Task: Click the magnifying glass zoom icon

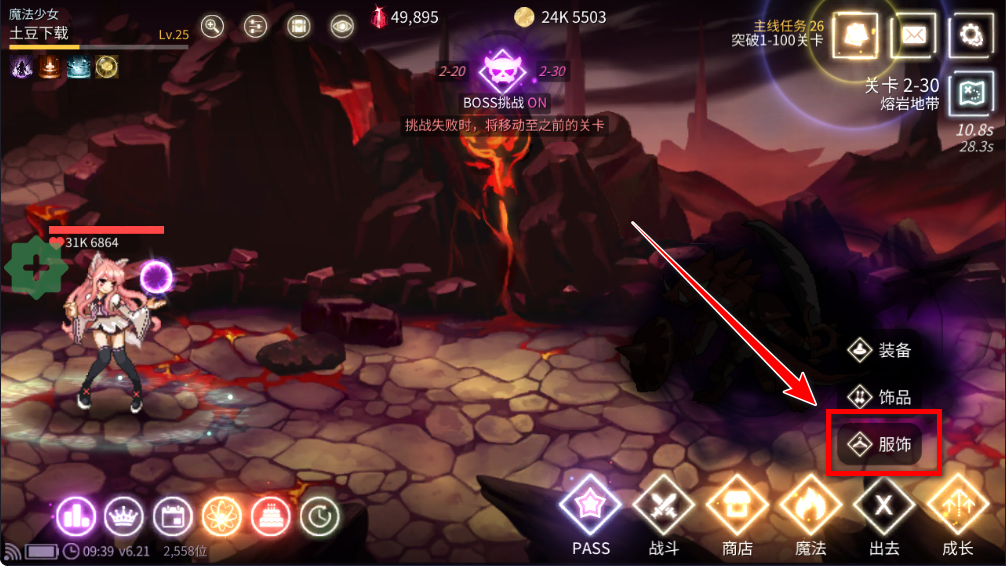Action: tap(212, 26)
